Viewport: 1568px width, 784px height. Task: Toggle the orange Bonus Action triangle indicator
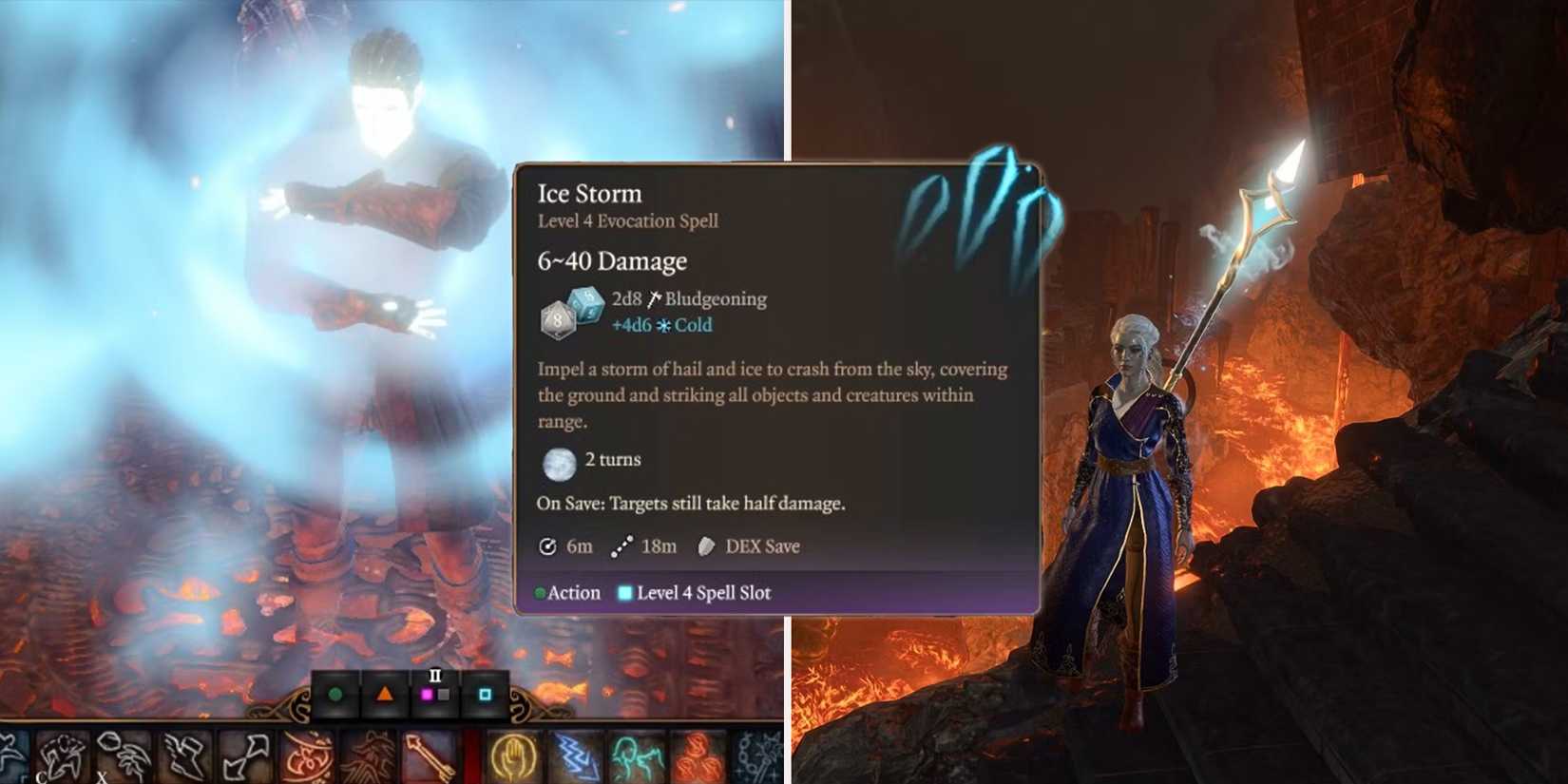[383, 695]
